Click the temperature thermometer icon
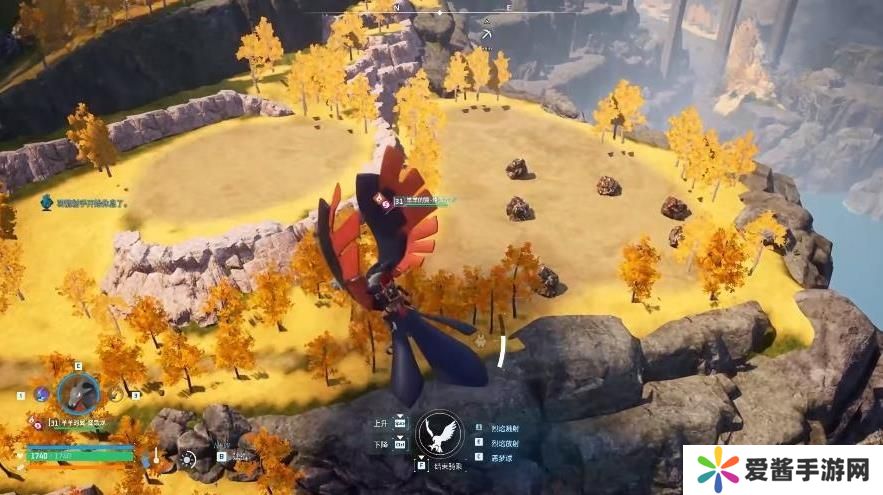 157,459
